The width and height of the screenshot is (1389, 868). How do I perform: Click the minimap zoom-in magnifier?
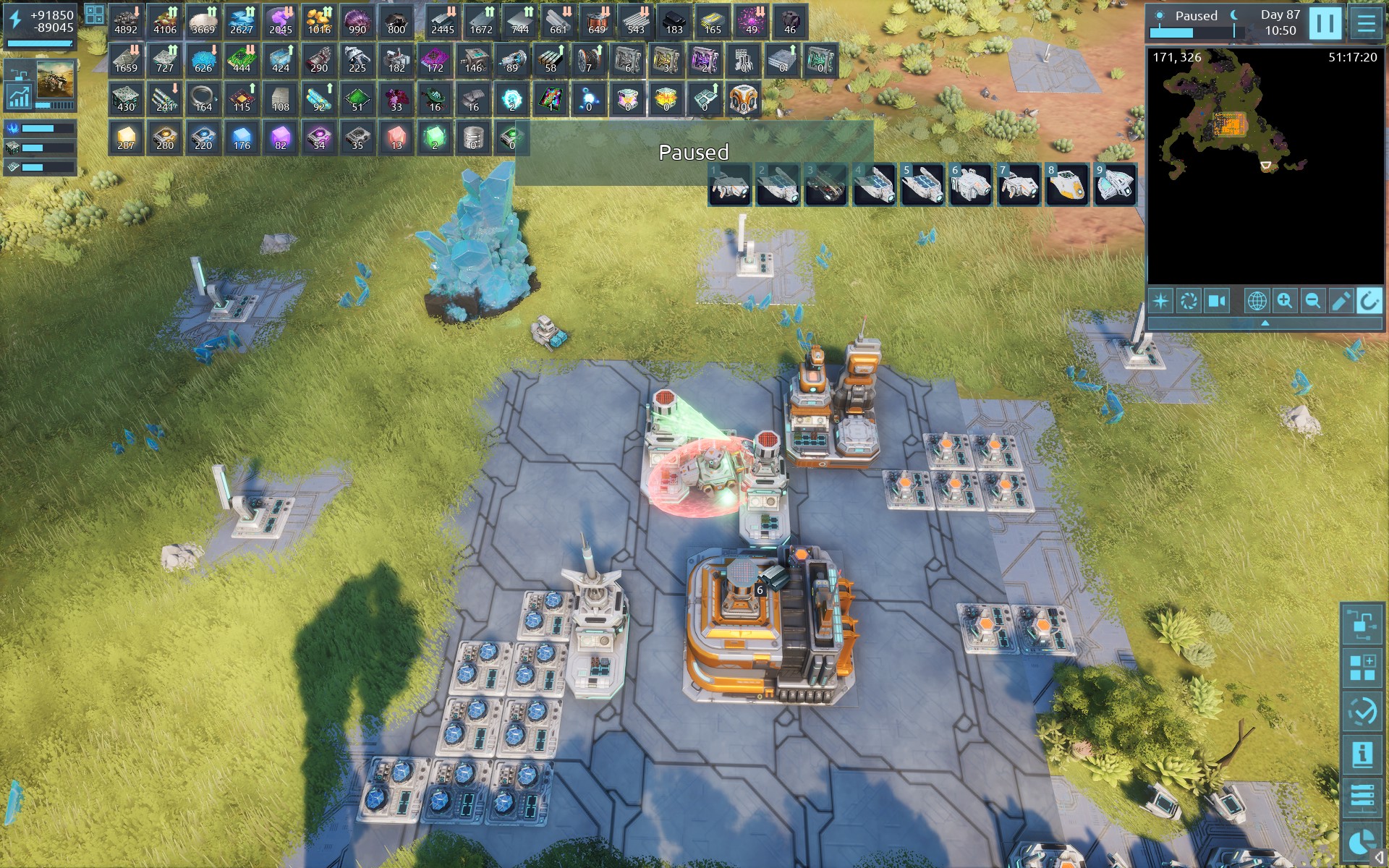pos(1285,301)
